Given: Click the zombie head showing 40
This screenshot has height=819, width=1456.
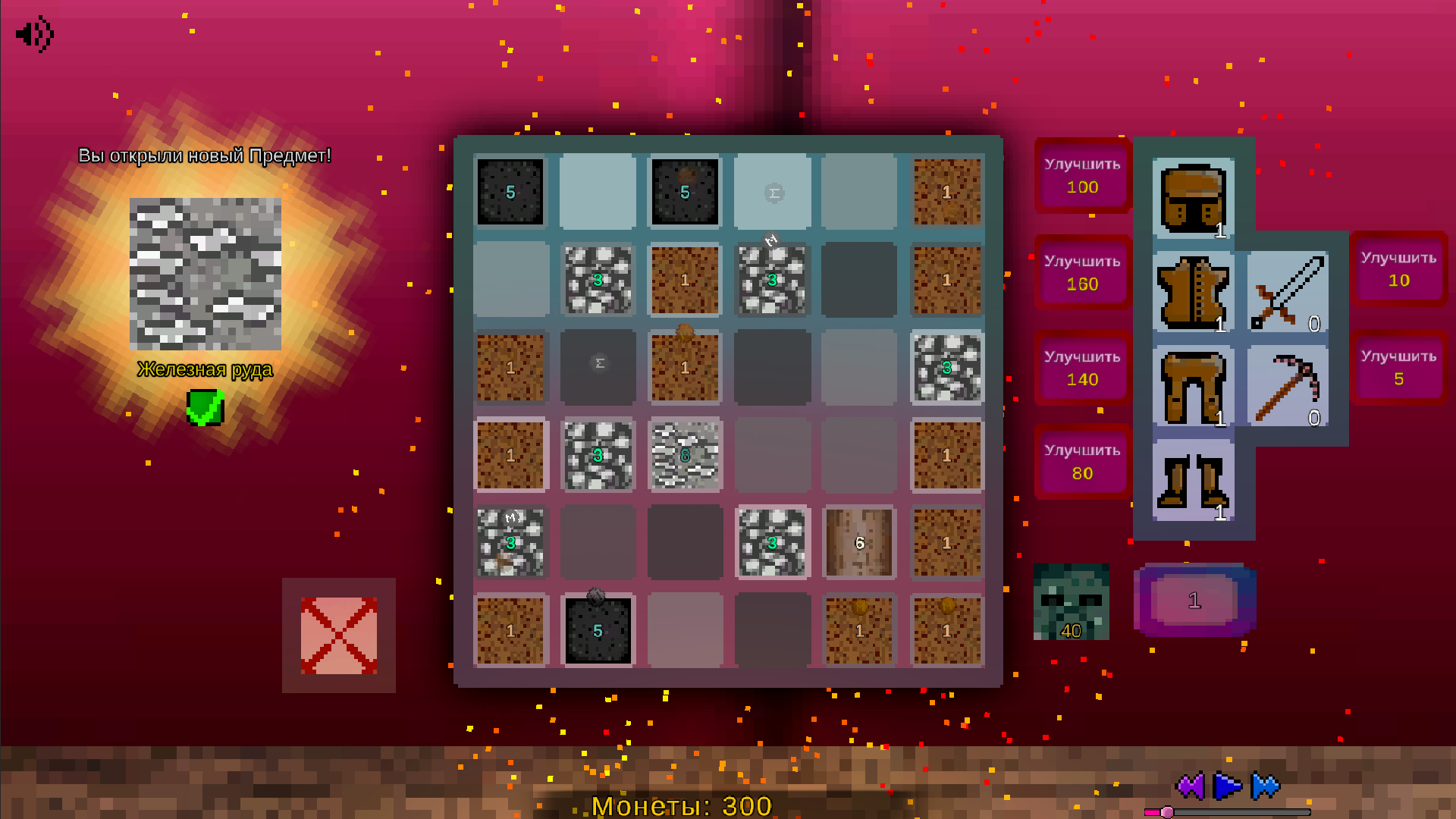Looking at the screenshot, I should (1070, 603).
